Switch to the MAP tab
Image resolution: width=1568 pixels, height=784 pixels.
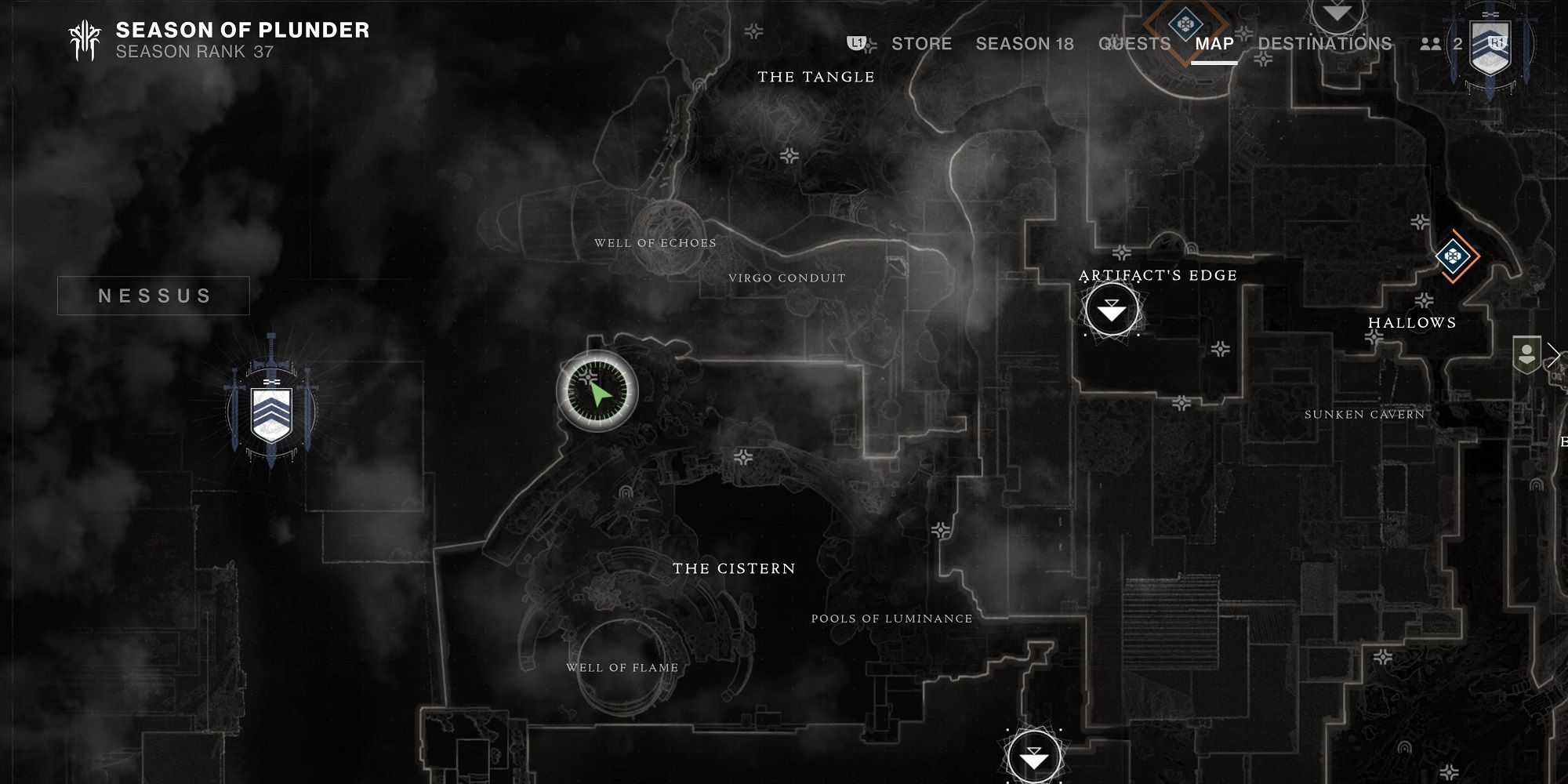pos(1213,44)
